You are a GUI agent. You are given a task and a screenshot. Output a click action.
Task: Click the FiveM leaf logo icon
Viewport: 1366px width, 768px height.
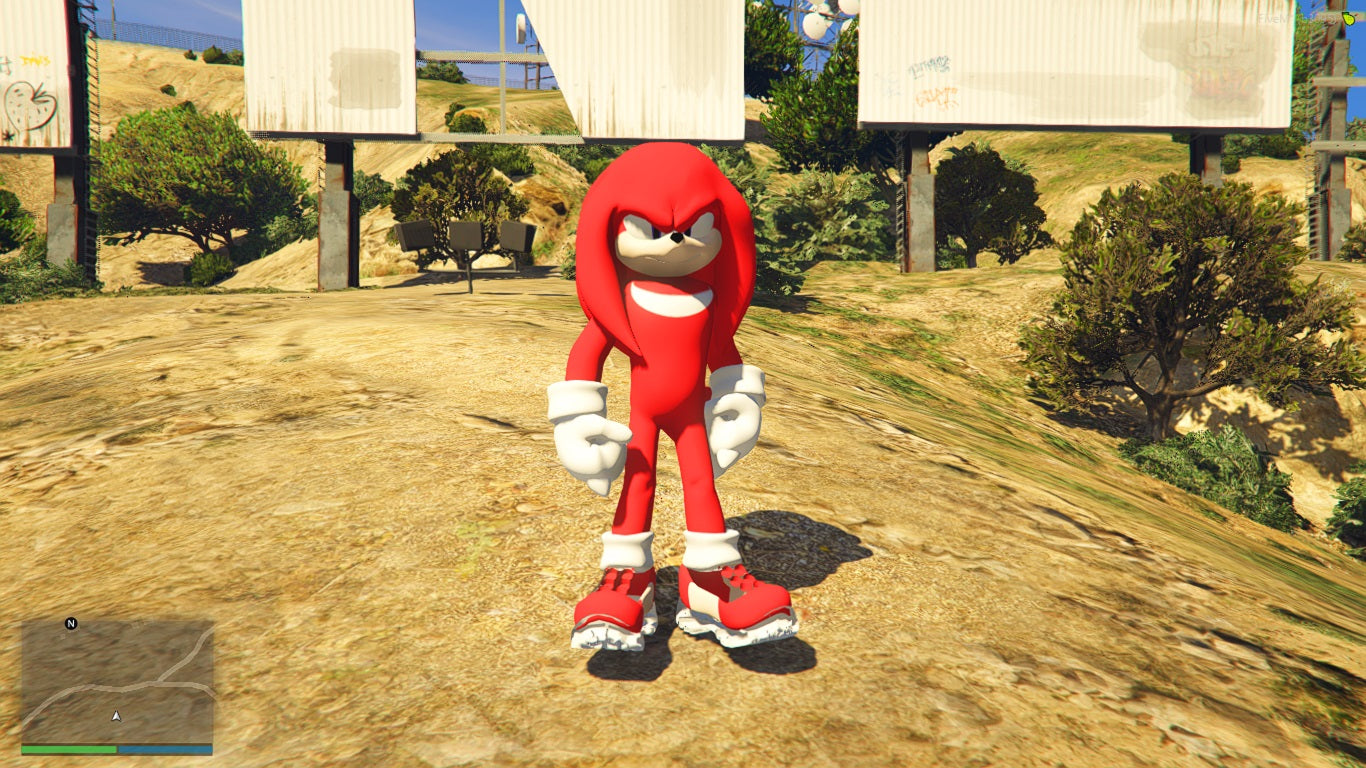point(1349,17)
